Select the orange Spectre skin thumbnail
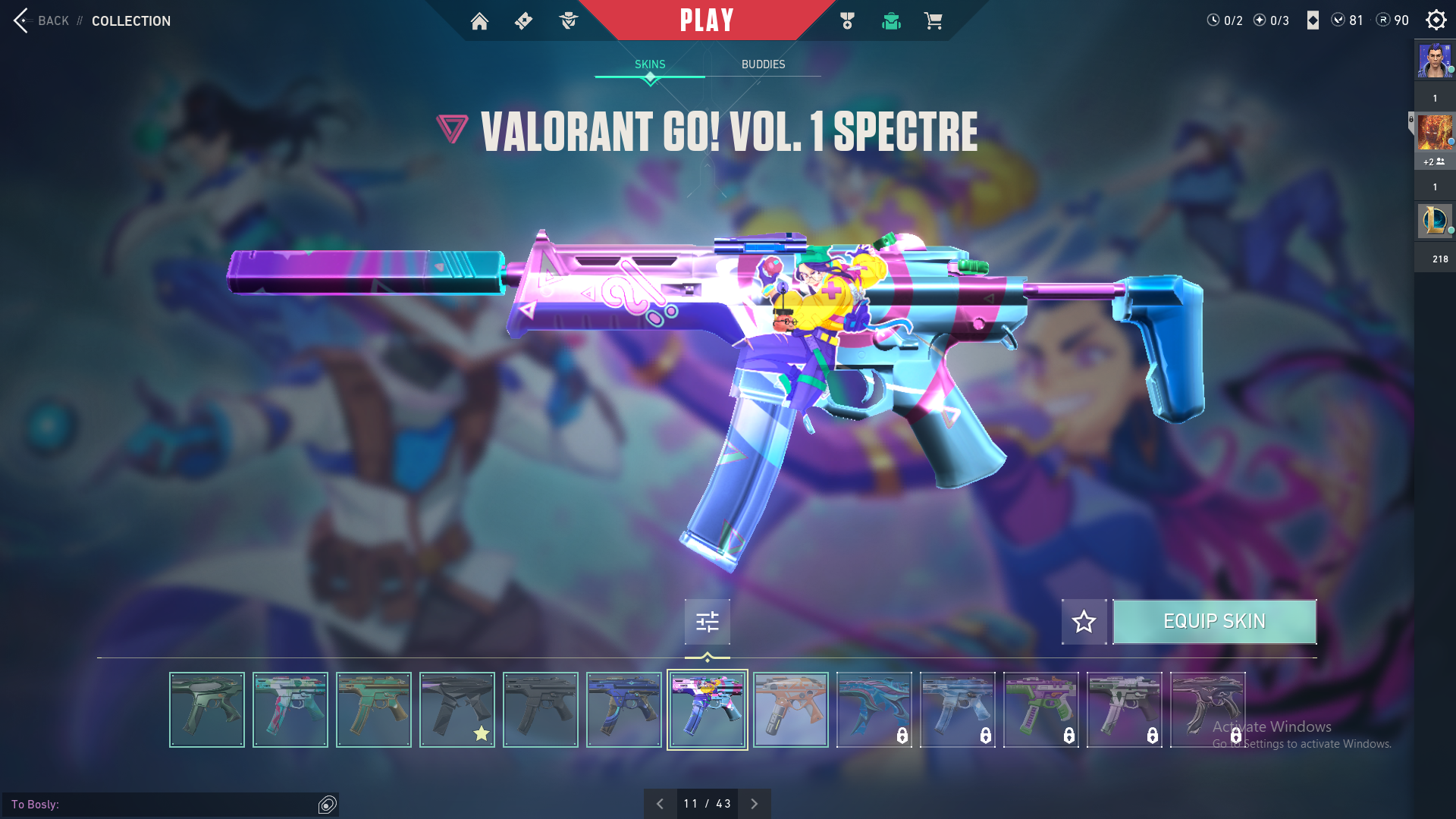Screen dimensions: 1456x819 790,710
